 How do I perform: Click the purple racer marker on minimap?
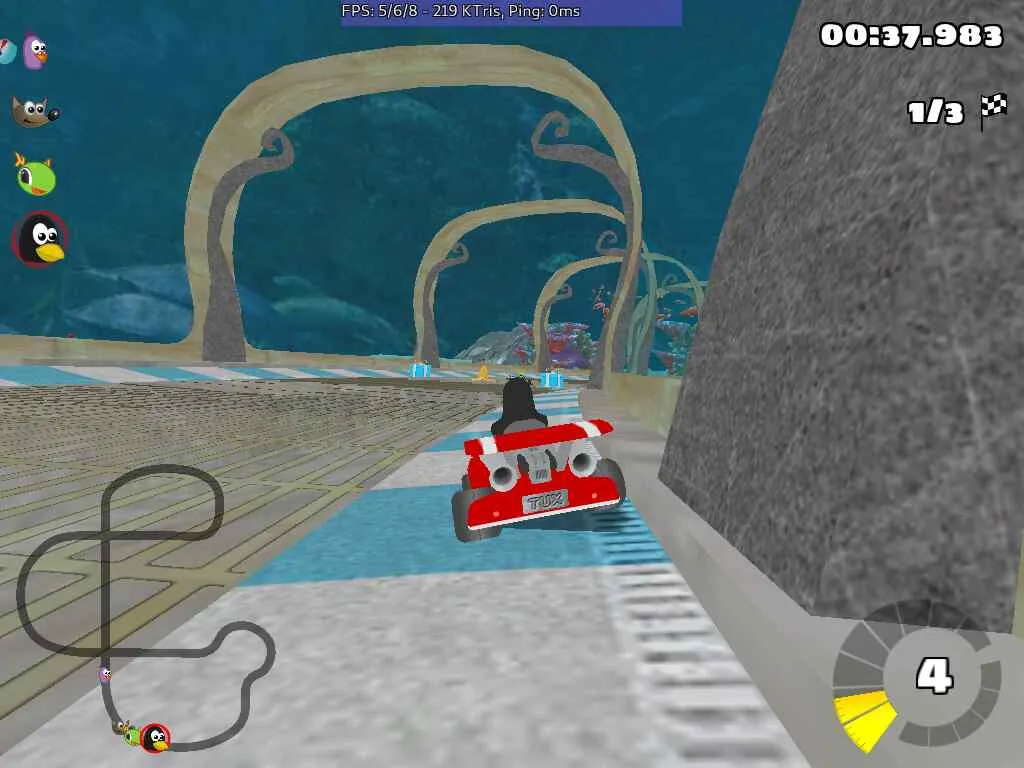105,675
